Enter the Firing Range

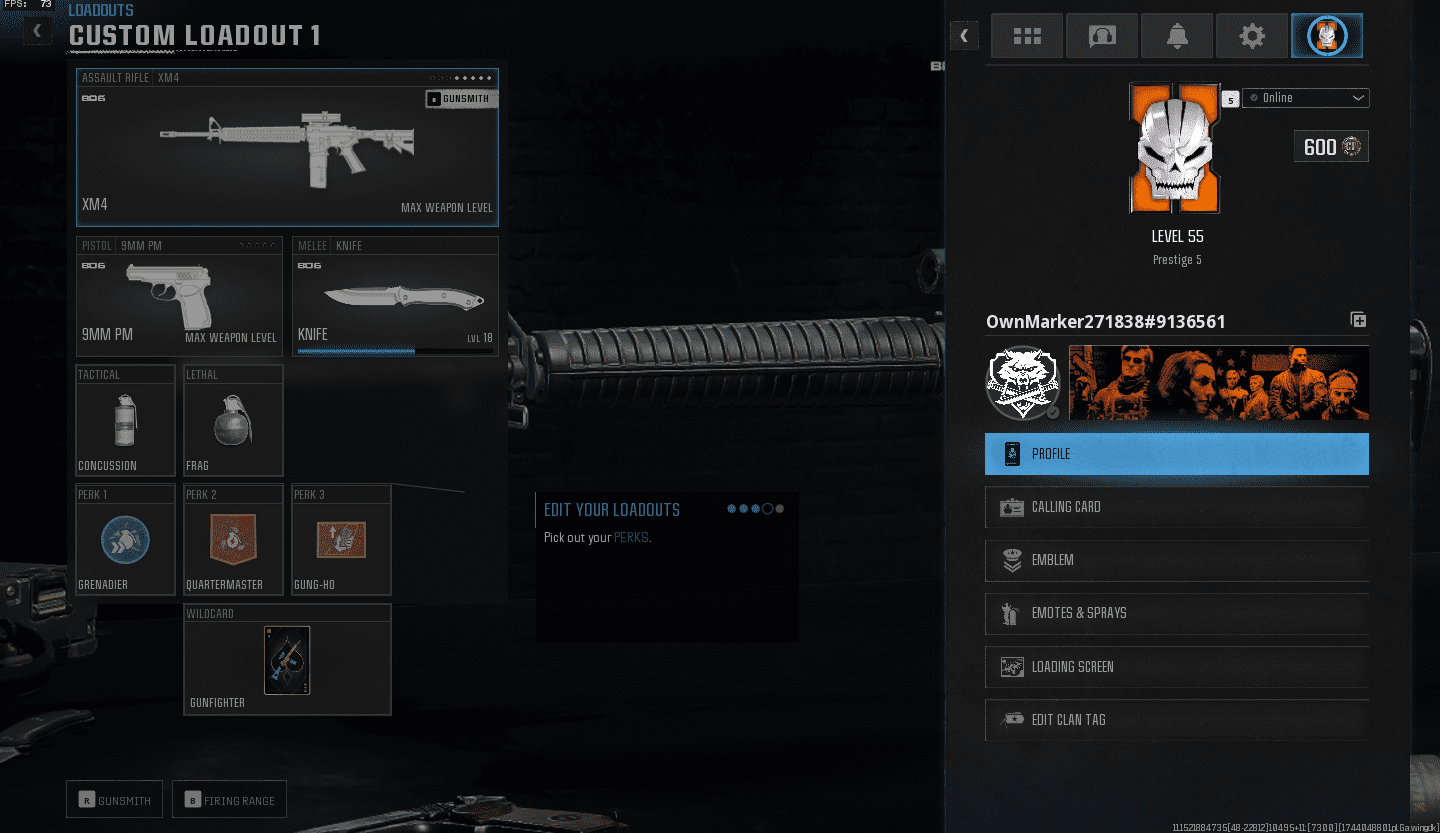tap(229, 799)
